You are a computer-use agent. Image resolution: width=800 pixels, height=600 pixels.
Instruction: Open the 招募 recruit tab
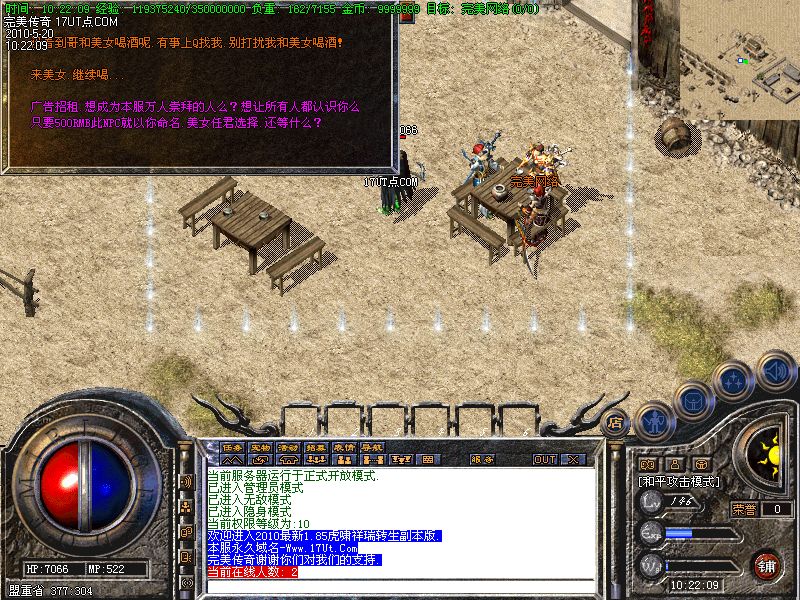317,446
